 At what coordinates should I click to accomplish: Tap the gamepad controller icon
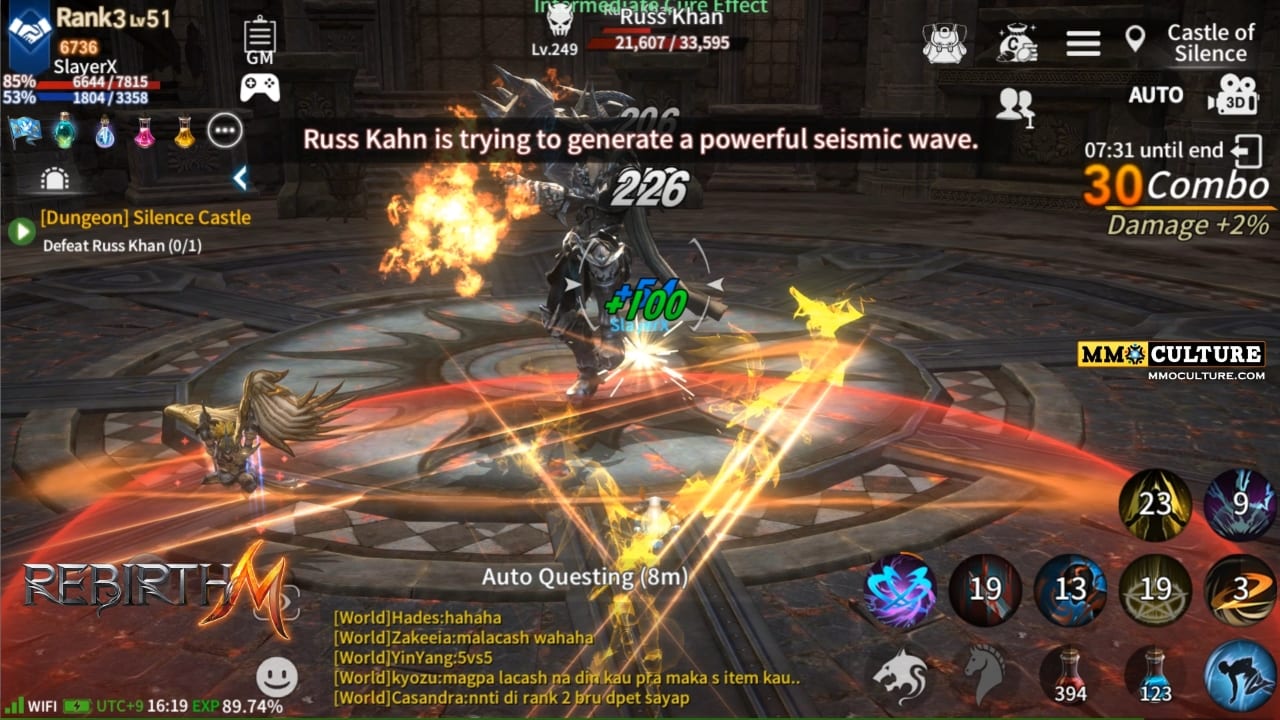tap(260, 88)
